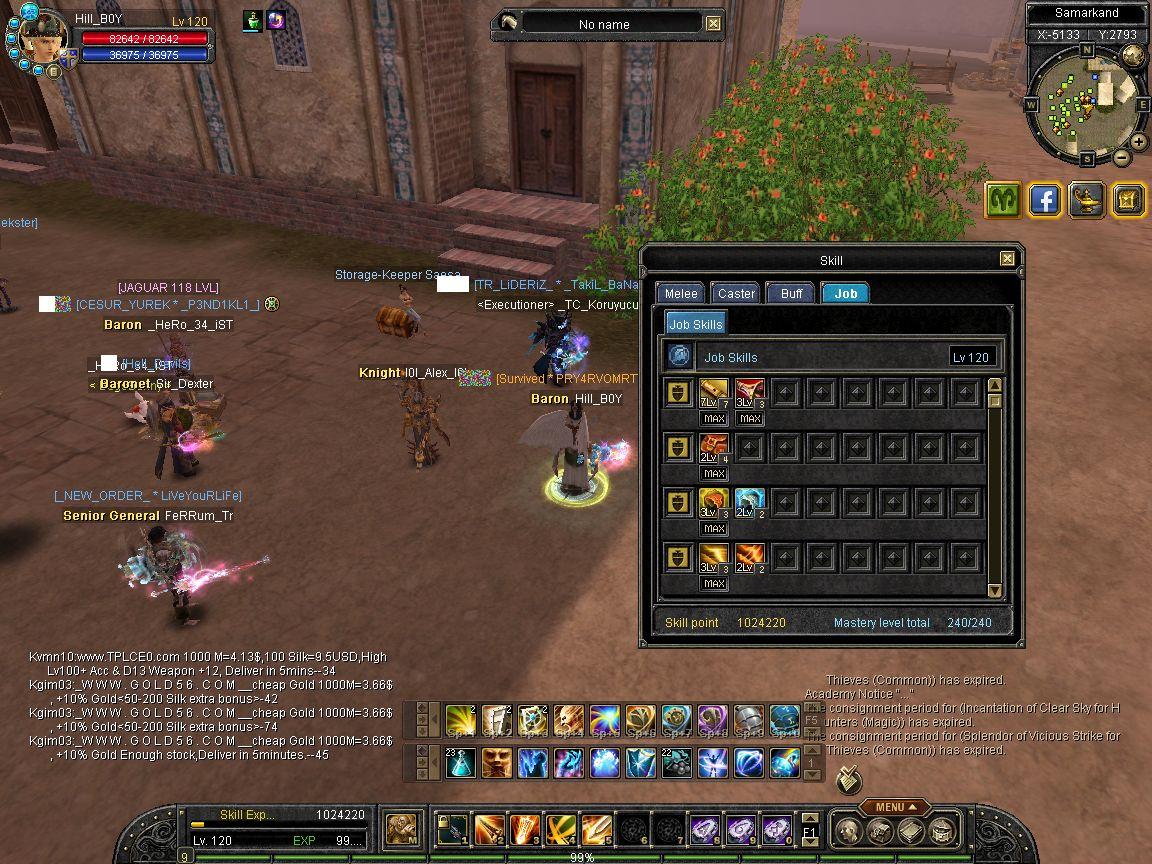Click the green potion buff icon

coord(252,21)
